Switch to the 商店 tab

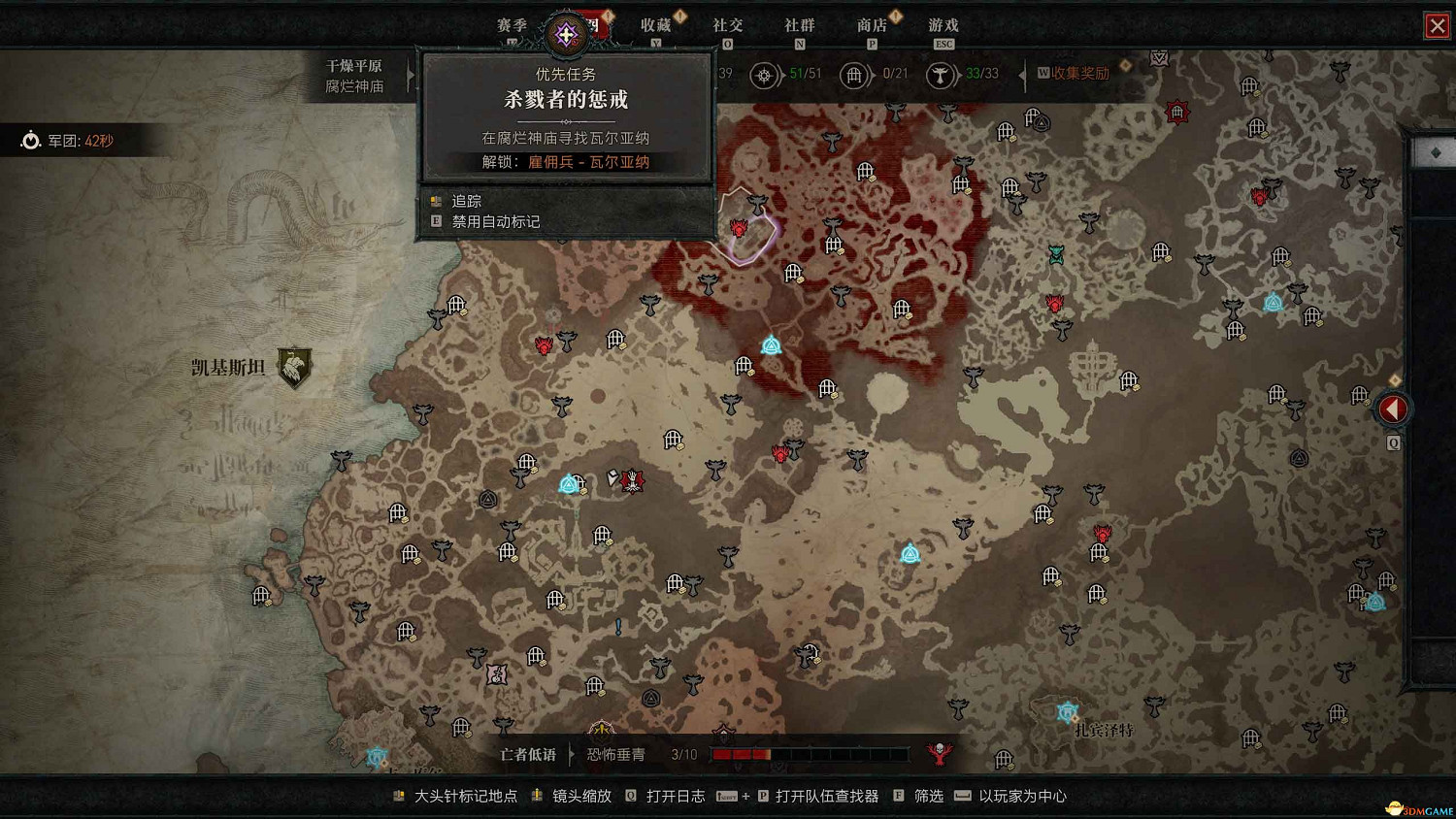tap(872, 25)
